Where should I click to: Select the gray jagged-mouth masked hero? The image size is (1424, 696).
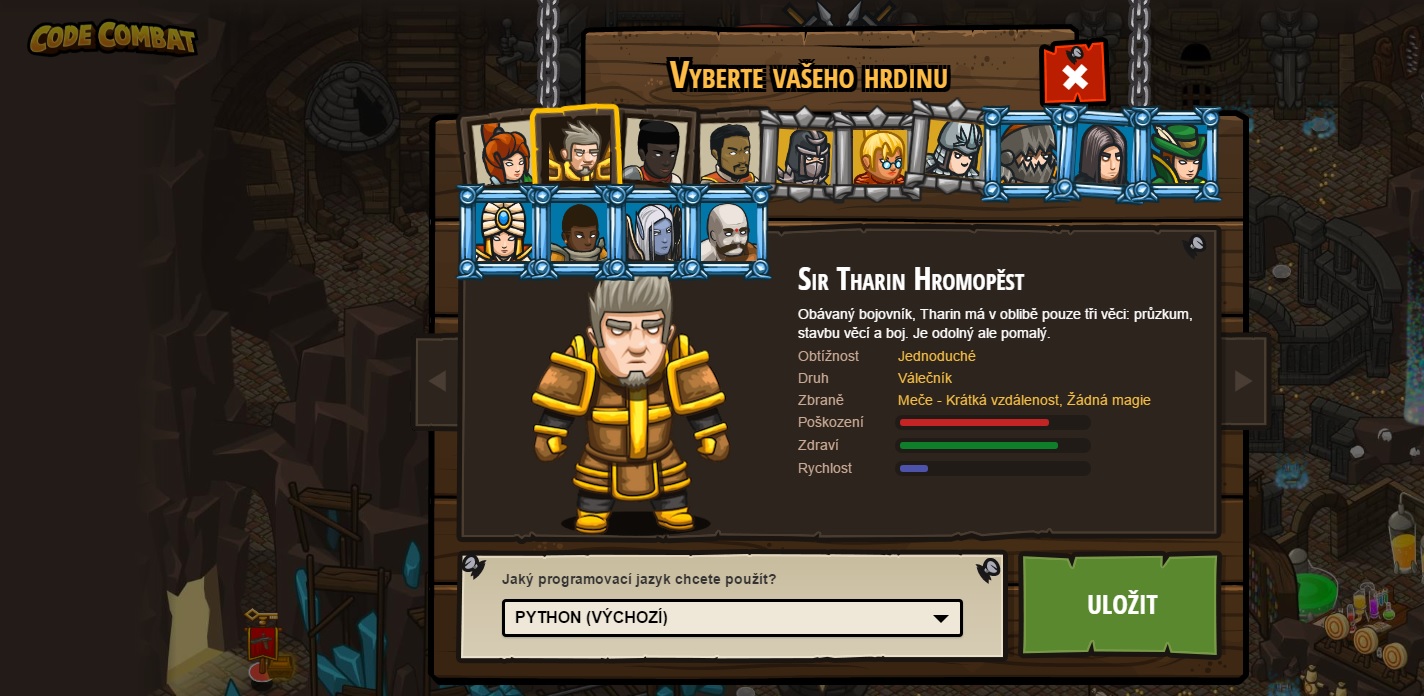[x=1027, y=154]
